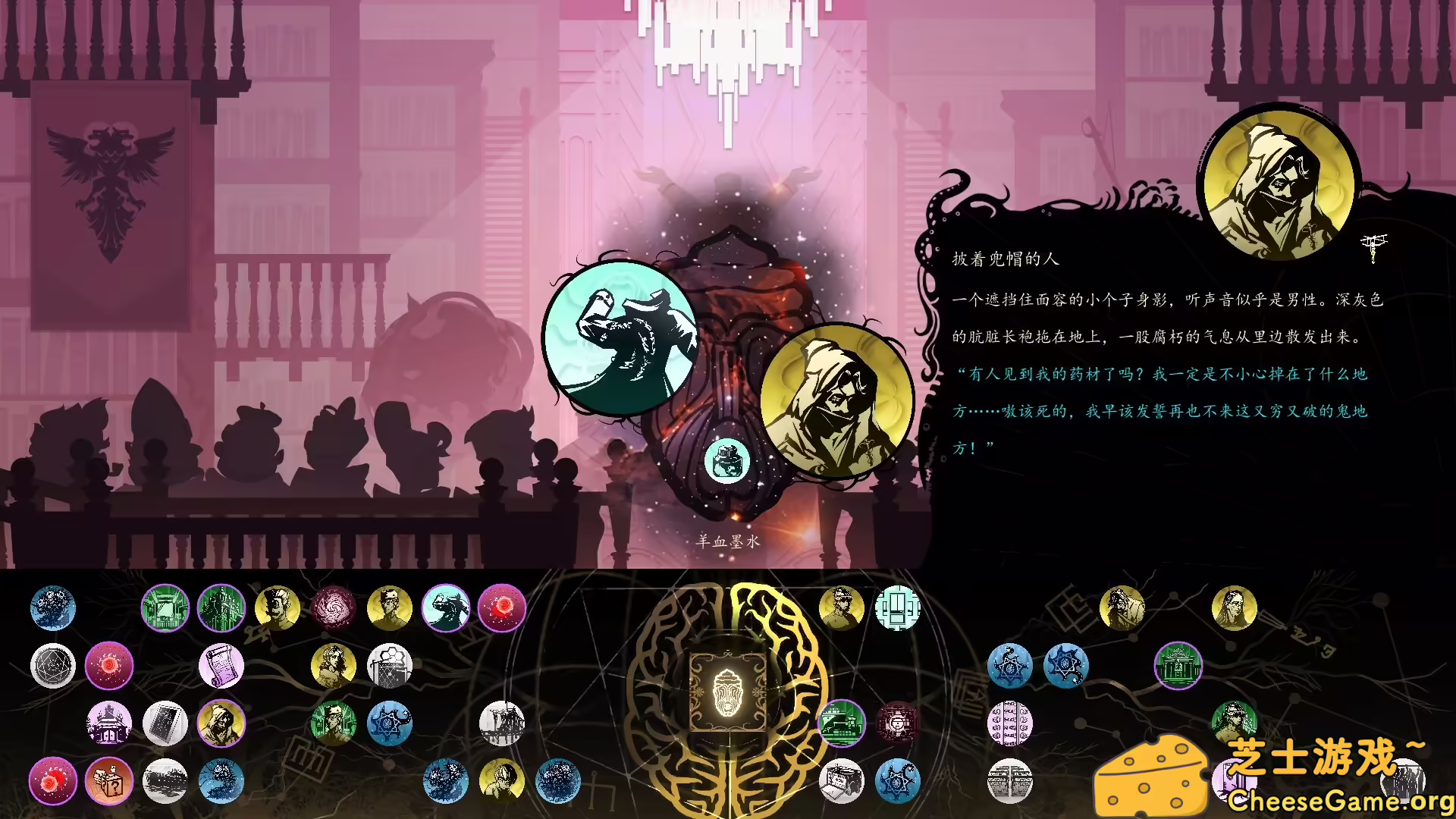
Task: Select the mystery box node with question mark
Action: tap(109, 783)
